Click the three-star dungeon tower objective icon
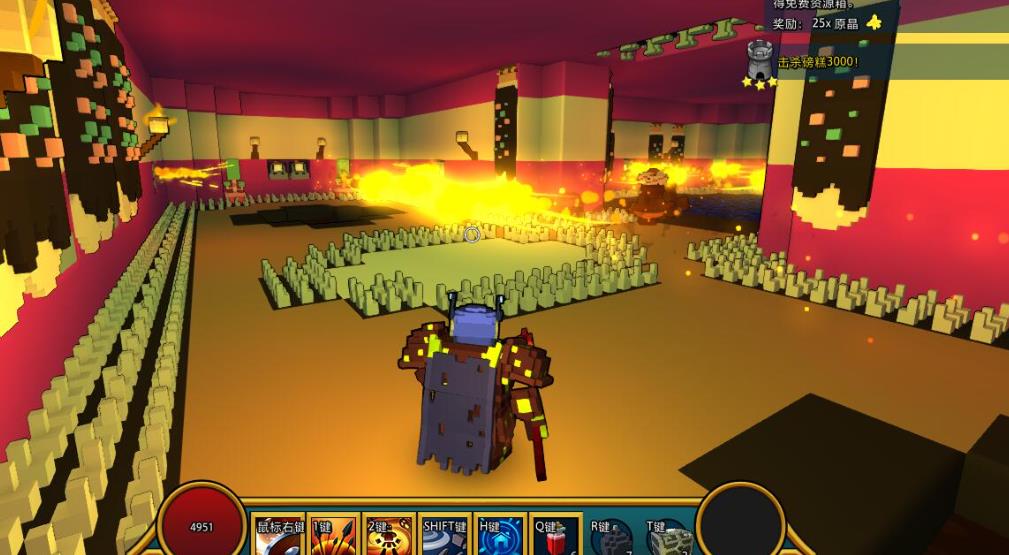The width and height of the screenshot is (1009, 555). (762, 63)
